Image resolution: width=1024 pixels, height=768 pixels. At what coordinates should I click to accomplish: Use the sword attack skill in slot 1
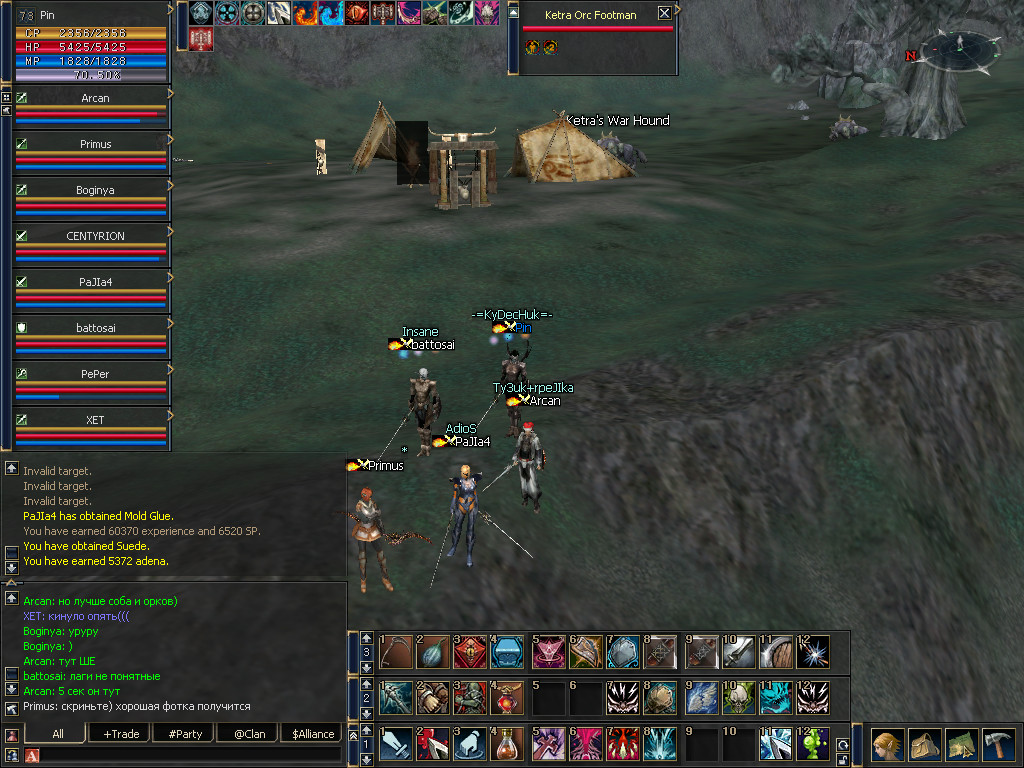(394, 745)
